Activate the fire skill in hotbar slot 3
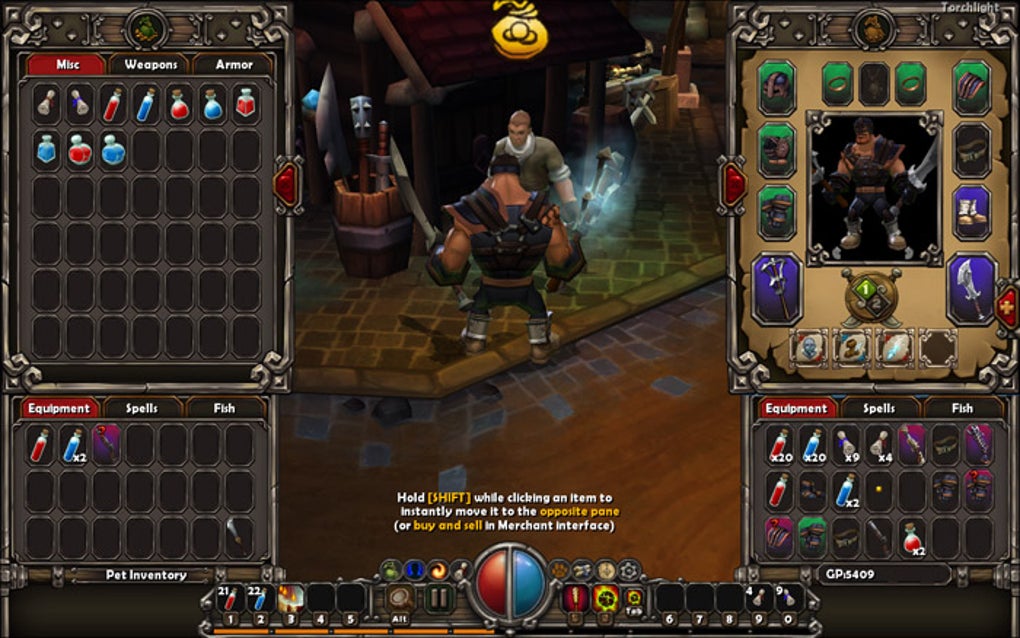The height and width of the screenshot is (638, 1020). (292, 600)
